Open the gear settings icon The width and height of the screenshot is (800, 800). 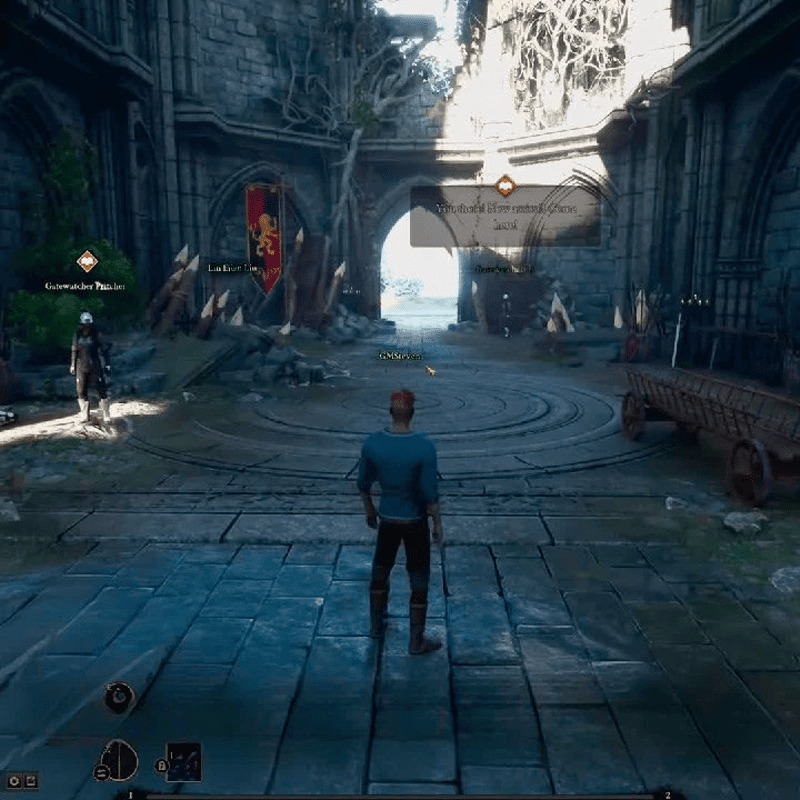14,780
